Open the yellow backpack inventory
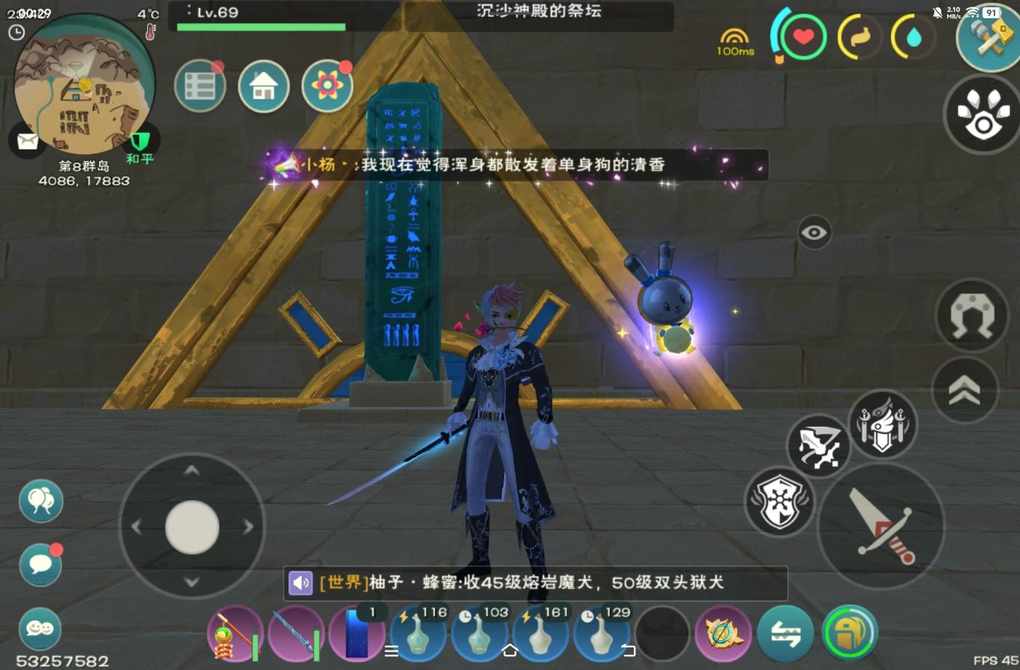Image resolution: width=1020 pixels, height=670 pixels. [x=849, y=633]
